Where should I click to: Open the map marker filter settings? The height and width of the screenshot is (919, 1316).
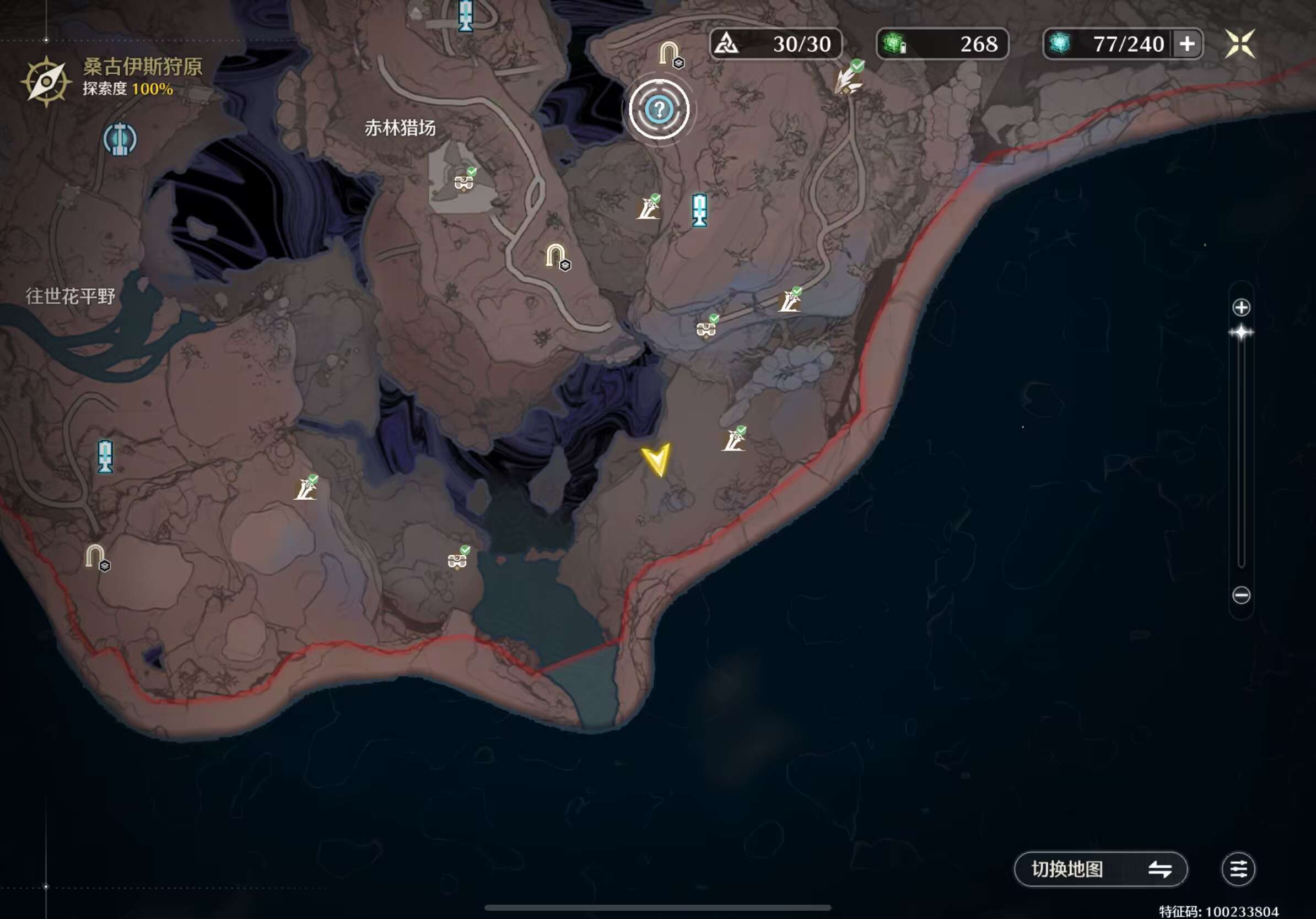[1238, 868]
